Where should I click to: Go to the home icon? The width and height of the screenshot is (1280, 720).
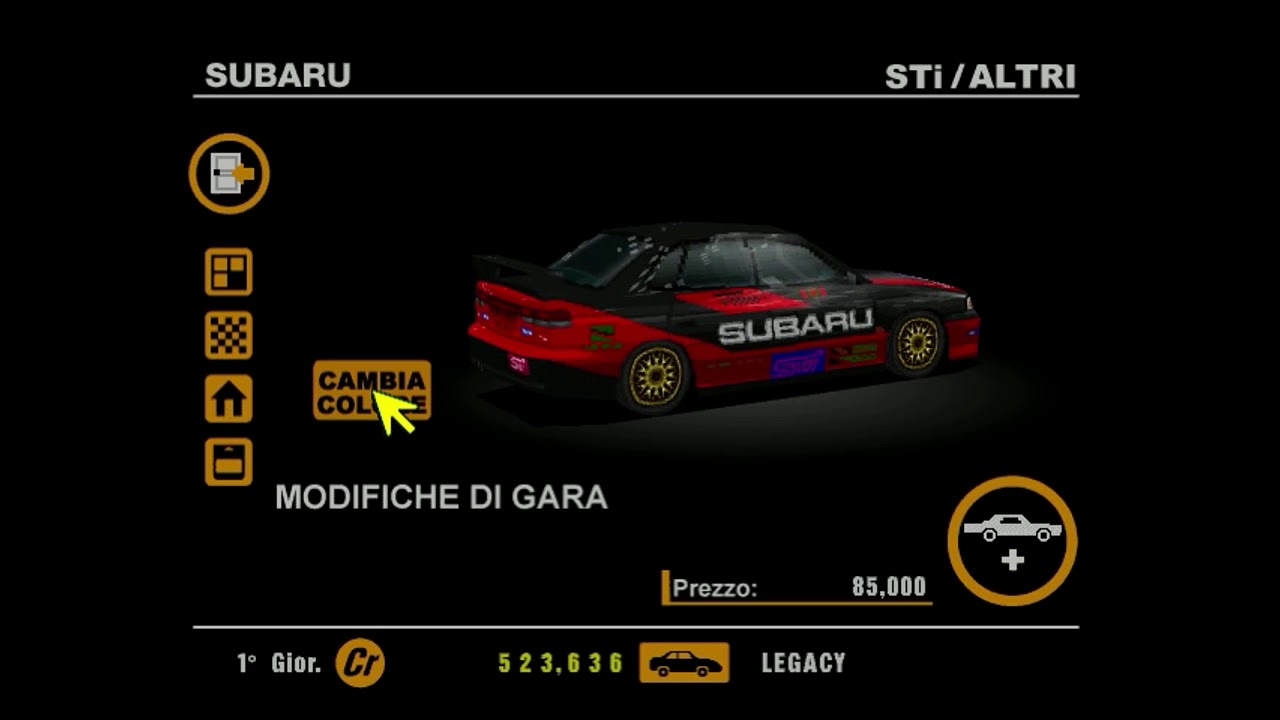click(228, 399)
